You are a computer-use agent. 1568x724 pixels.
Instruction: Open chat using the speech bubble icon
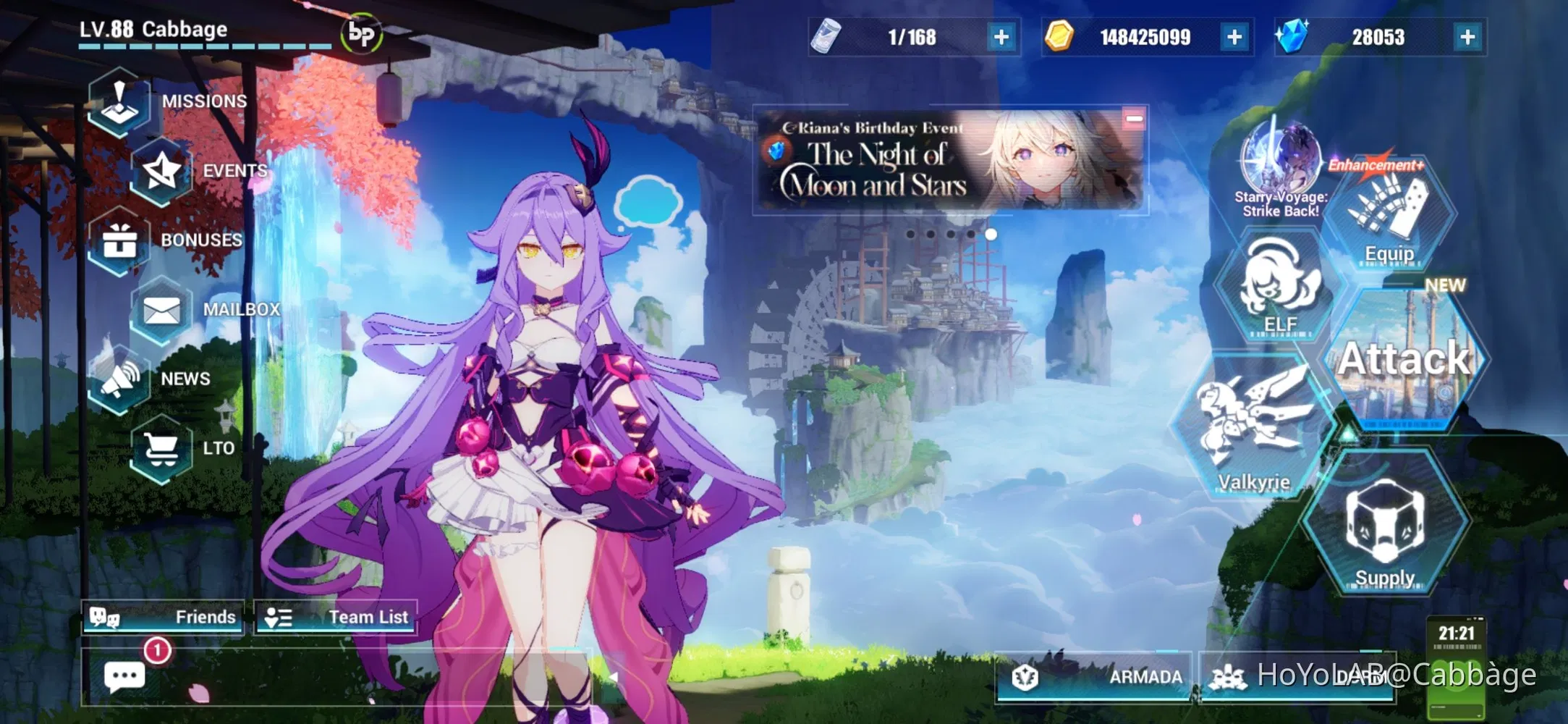click(124, 674)
